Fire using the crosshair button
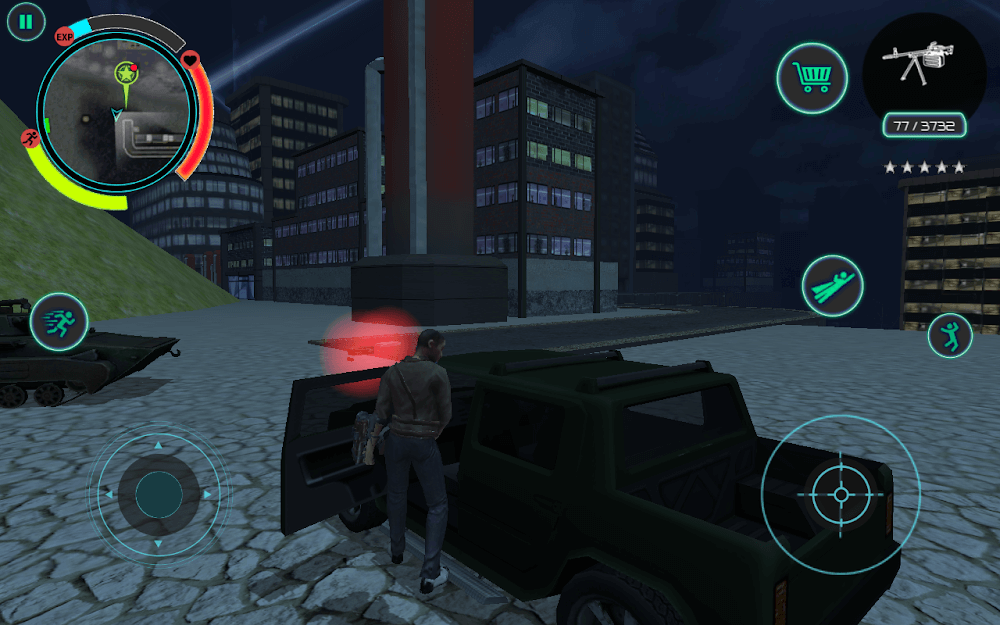 point(840,494)
